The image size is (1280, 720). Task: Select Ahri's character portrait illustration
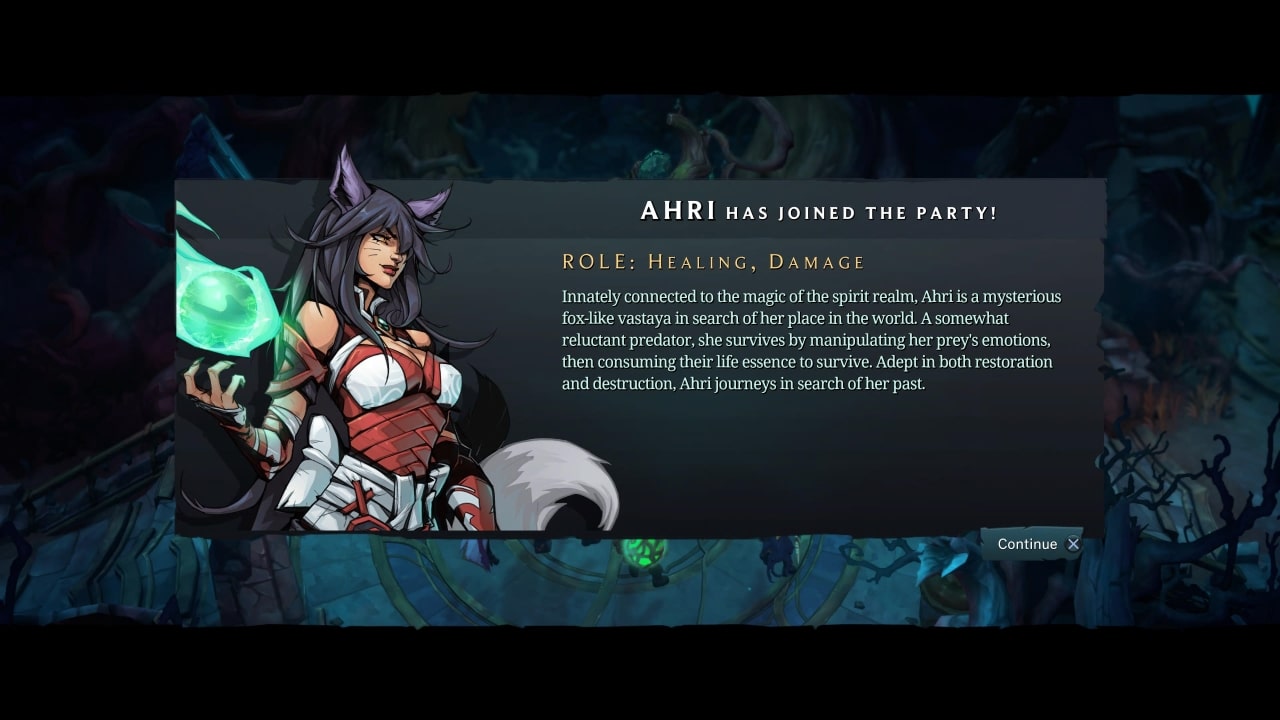(x=380, y=360)
